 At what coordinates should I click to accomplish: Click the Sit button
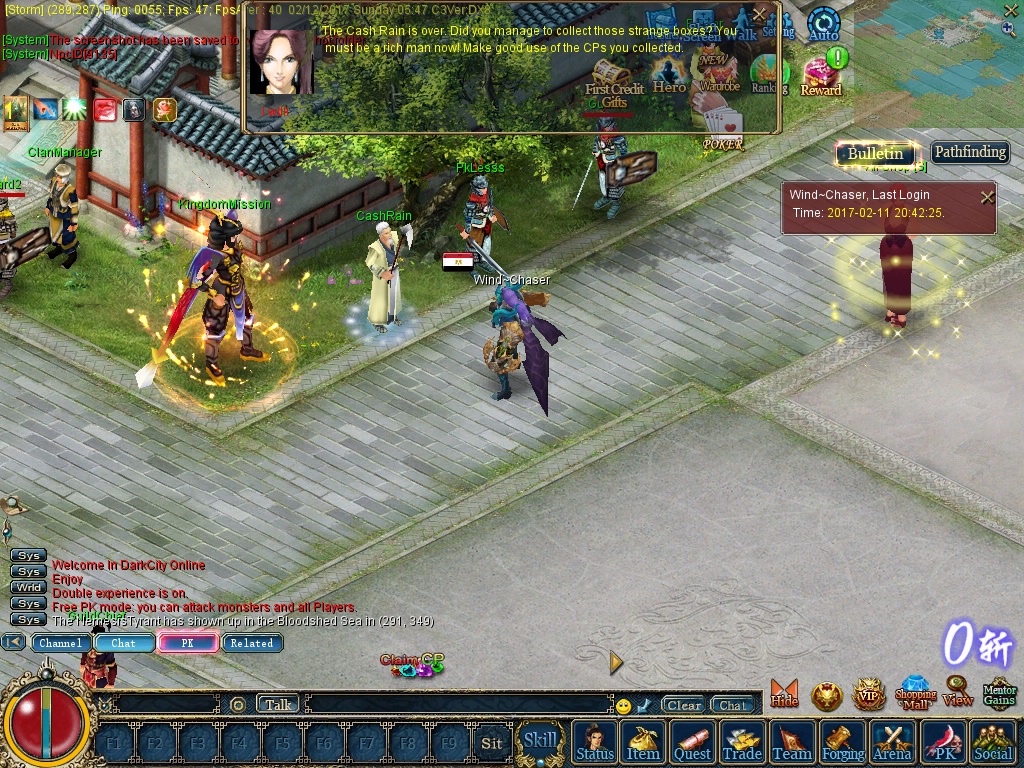click(491, 743)
